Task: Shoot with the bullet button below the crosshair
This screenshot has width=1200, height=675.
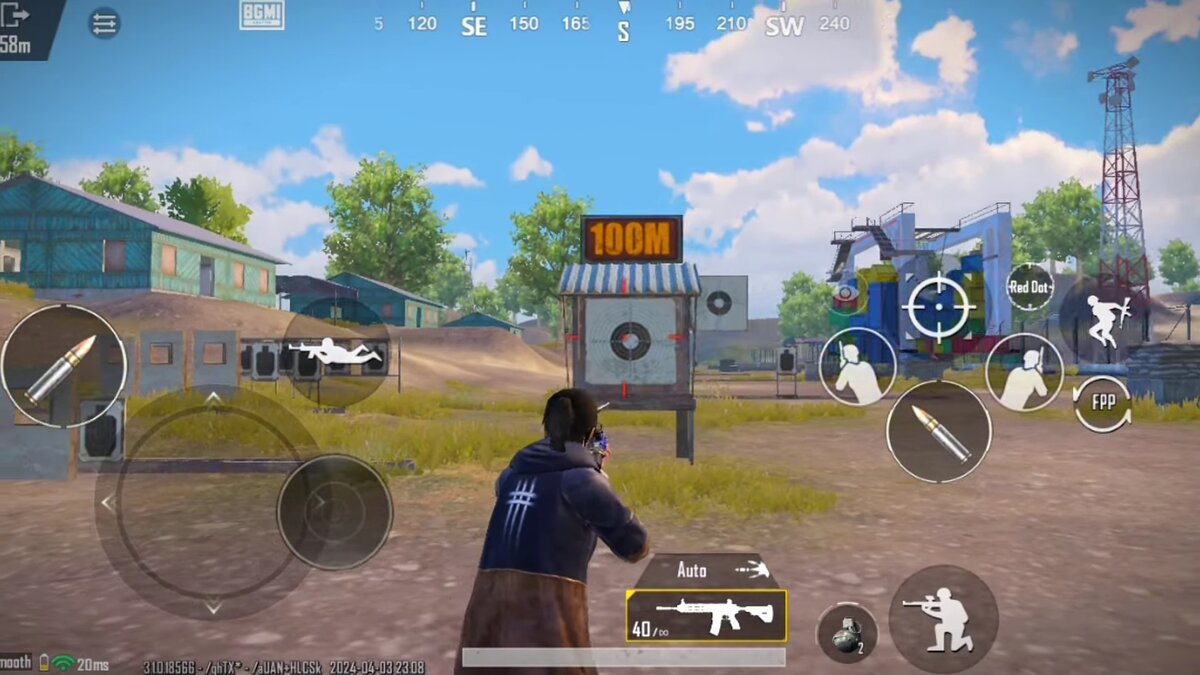Action: 938,431
